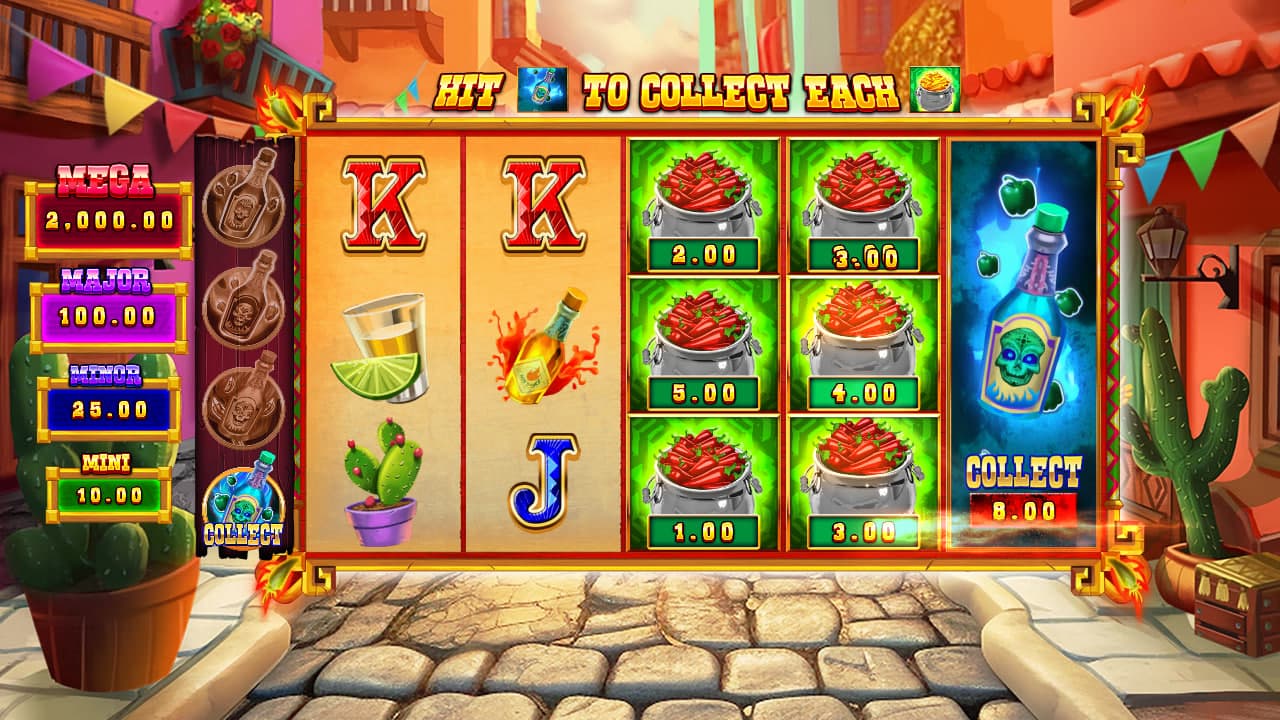Choose the chili pot worth 4.00

(862, 344)
